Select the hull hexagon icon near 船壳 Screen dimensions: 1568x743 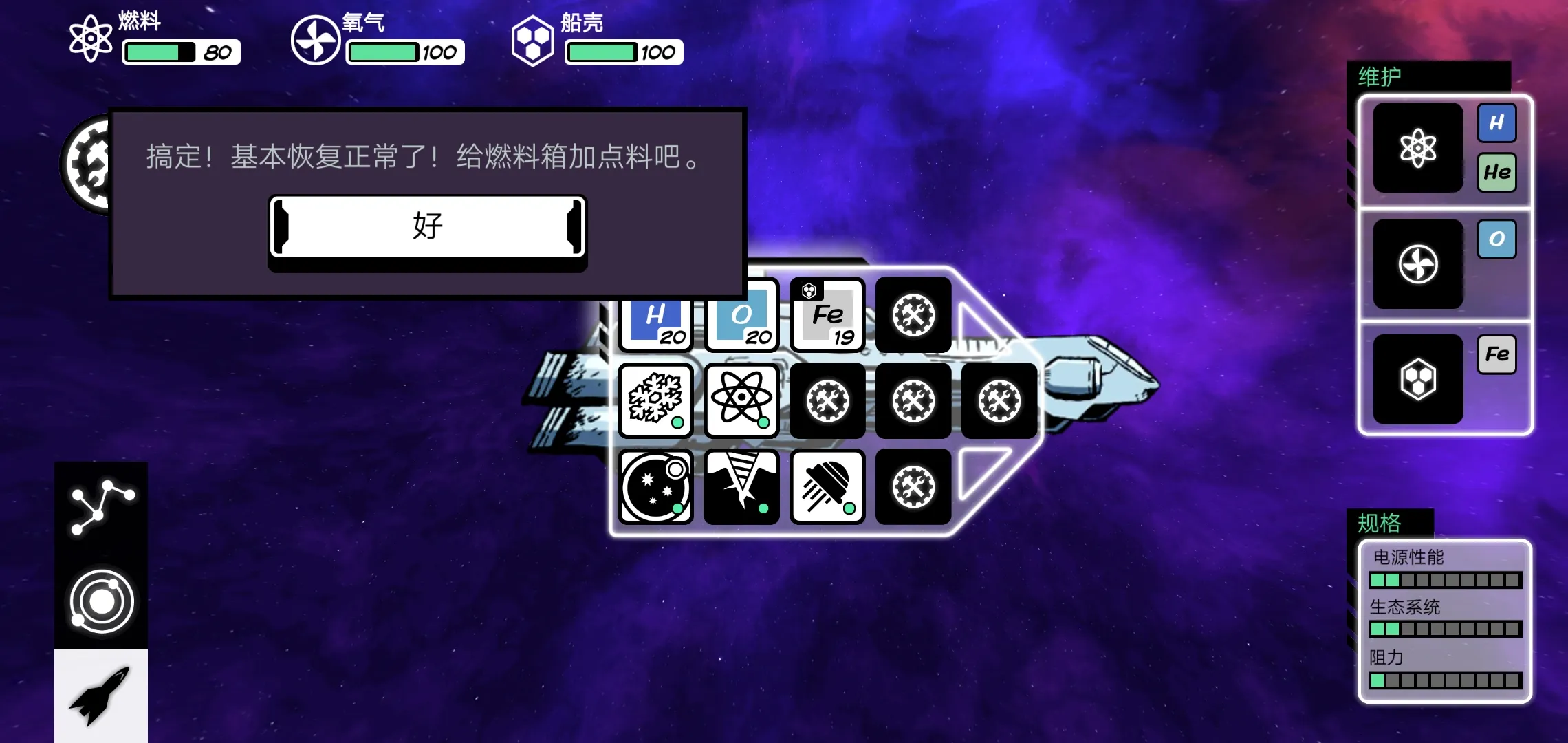[x=532, y=39]
